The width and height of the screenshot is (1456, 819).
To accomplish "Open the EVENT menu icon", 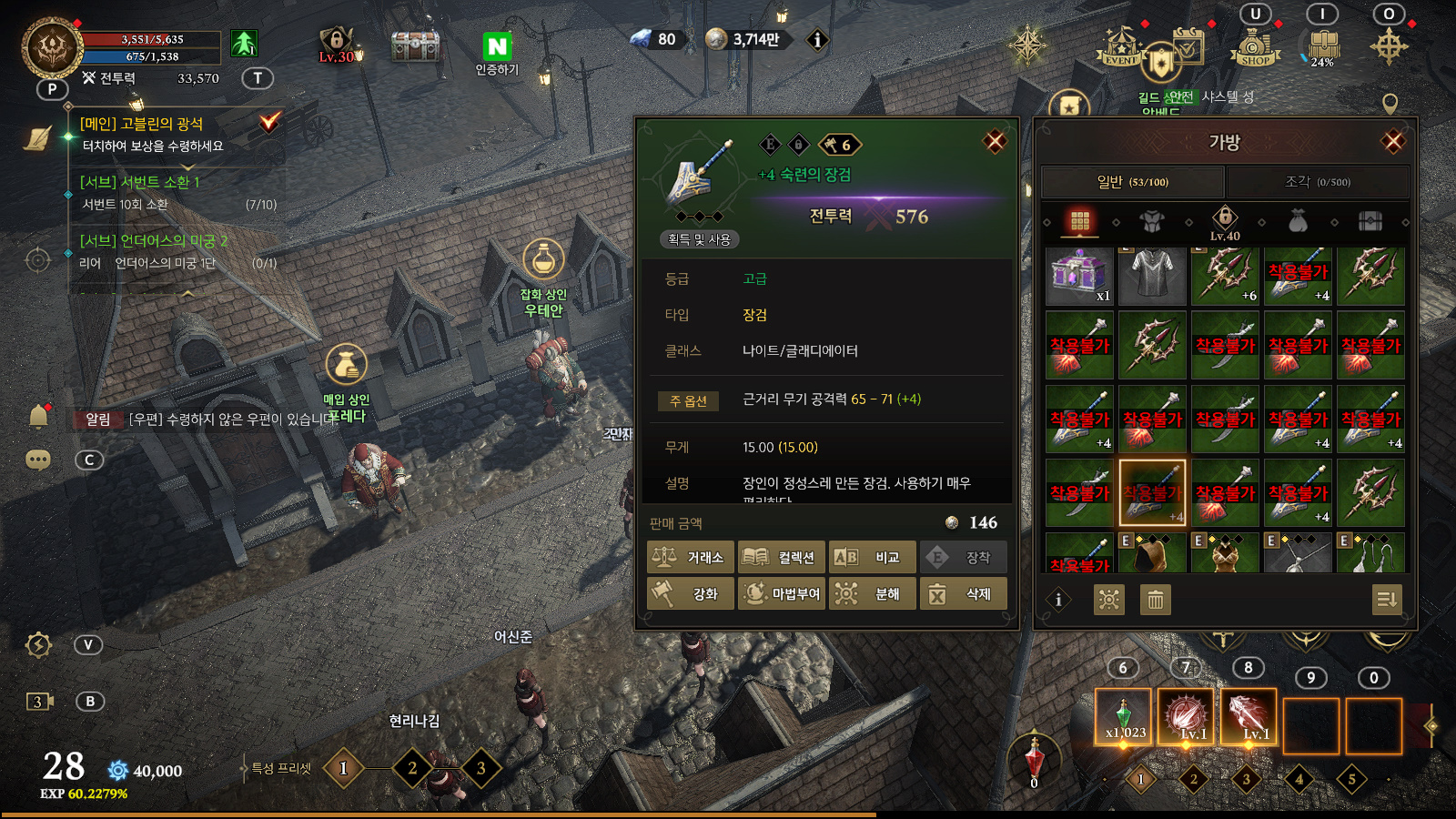I will [1120, 47].
